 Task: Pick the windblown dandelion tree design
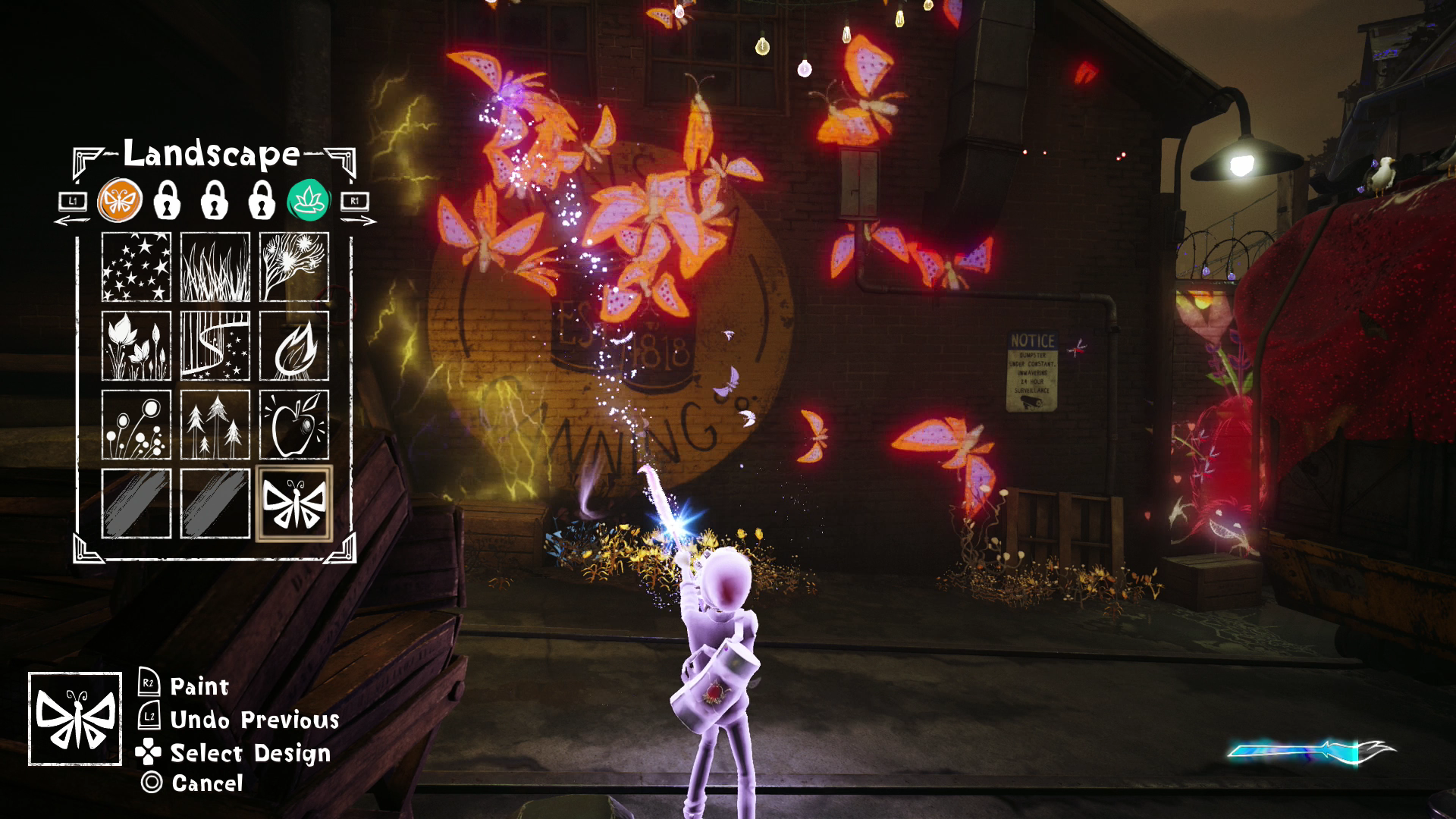294,267
